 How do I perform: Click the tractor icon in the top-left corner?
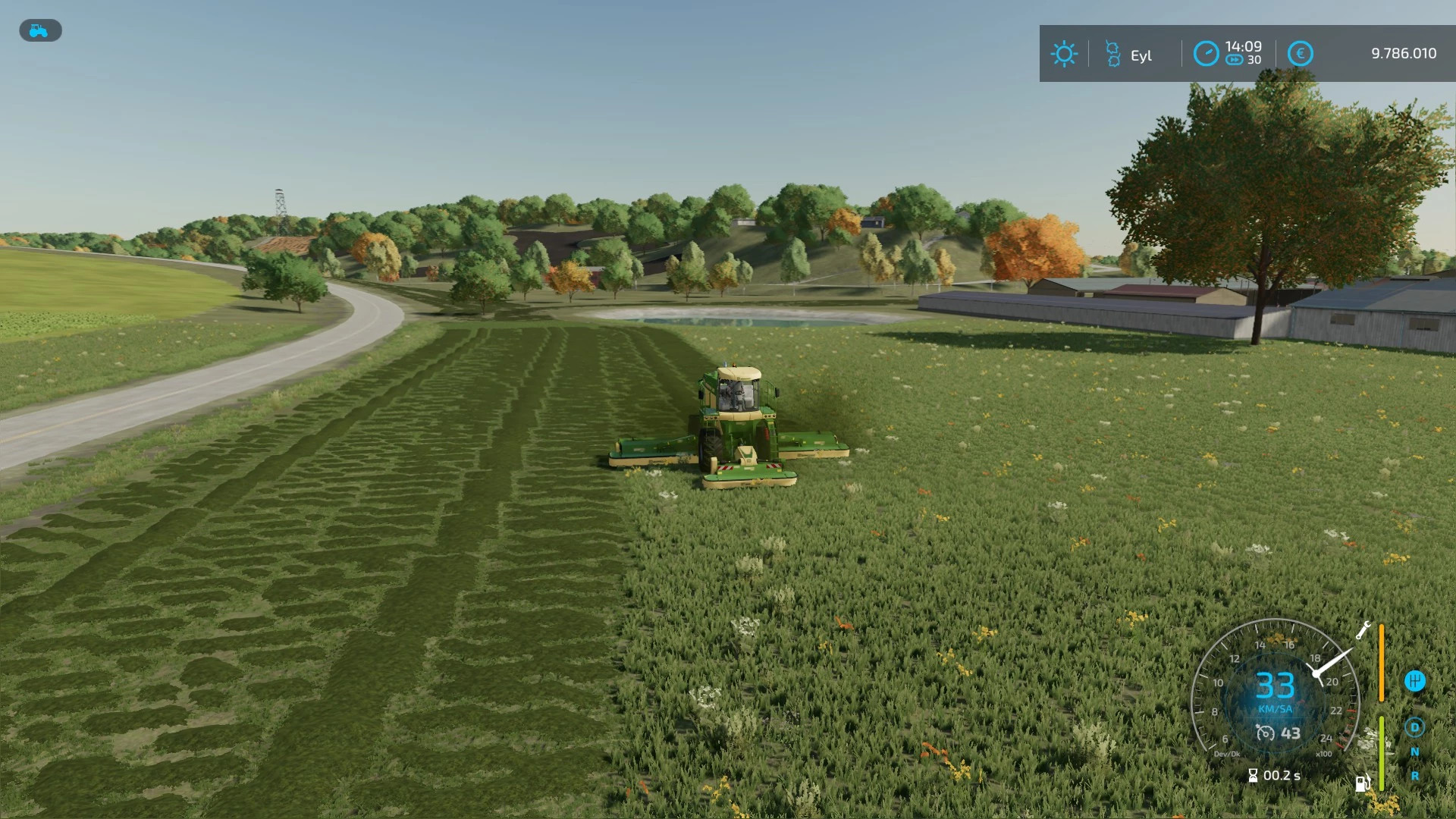coord(39,30)
